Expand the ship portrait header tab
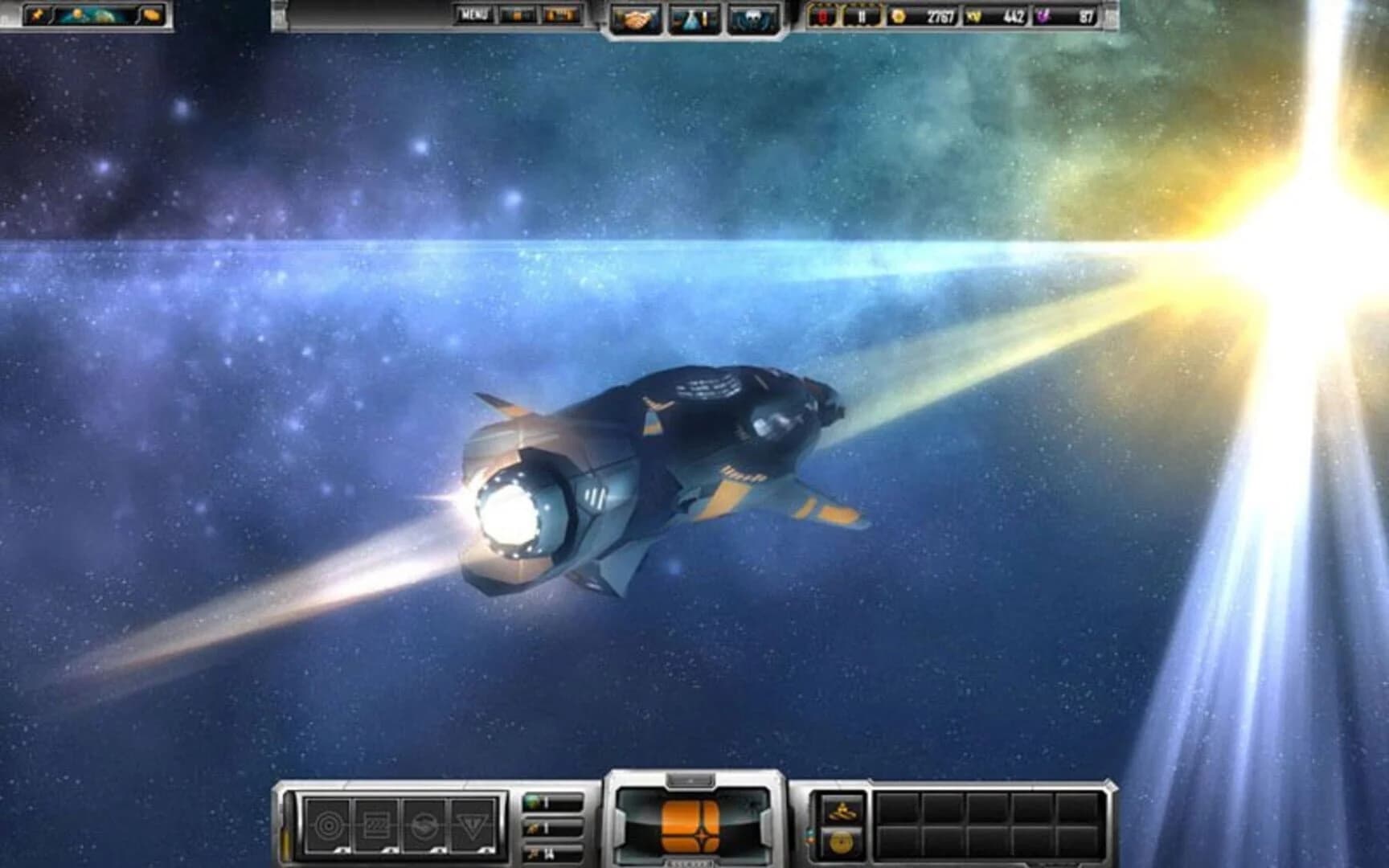 coord(689,777)
